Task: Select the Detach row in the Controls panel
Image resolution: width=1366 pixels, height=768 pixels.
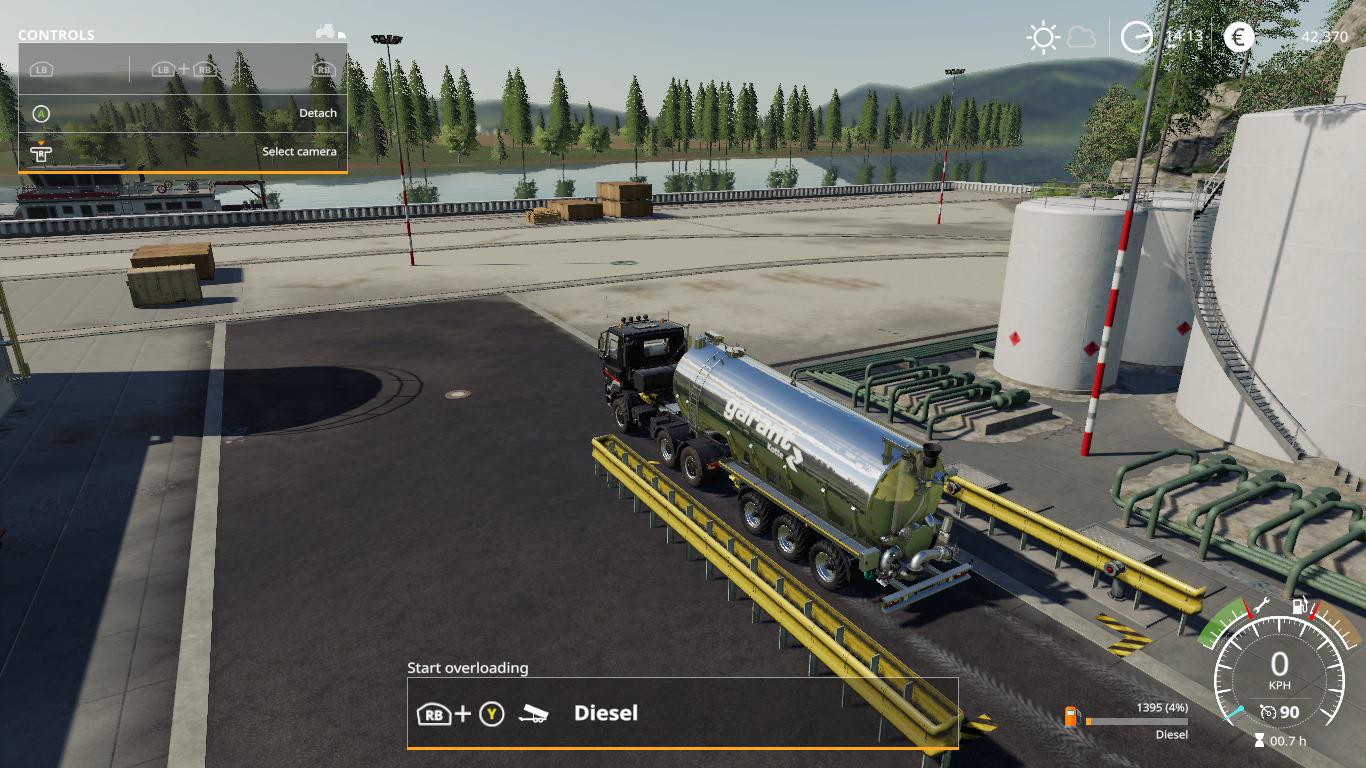Action: (x=183, y=113)
